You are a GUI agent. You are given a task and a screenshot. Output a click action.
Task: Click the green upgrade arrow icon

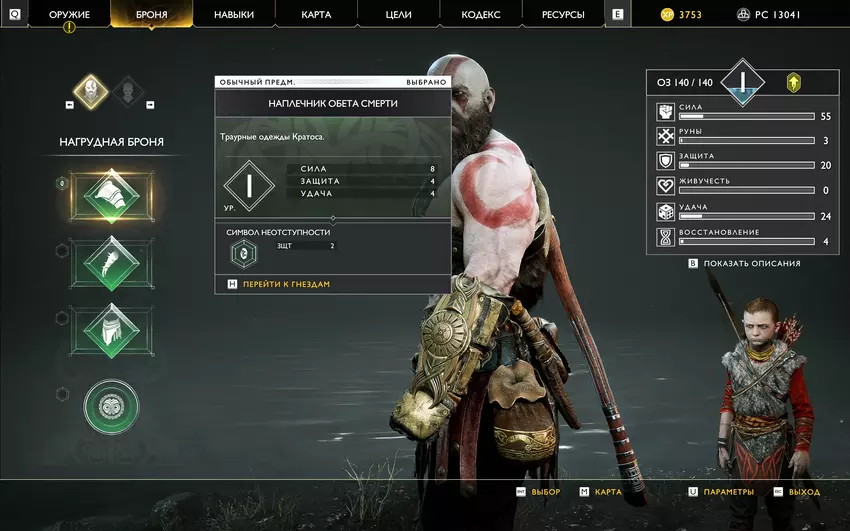tap(793, 83)
